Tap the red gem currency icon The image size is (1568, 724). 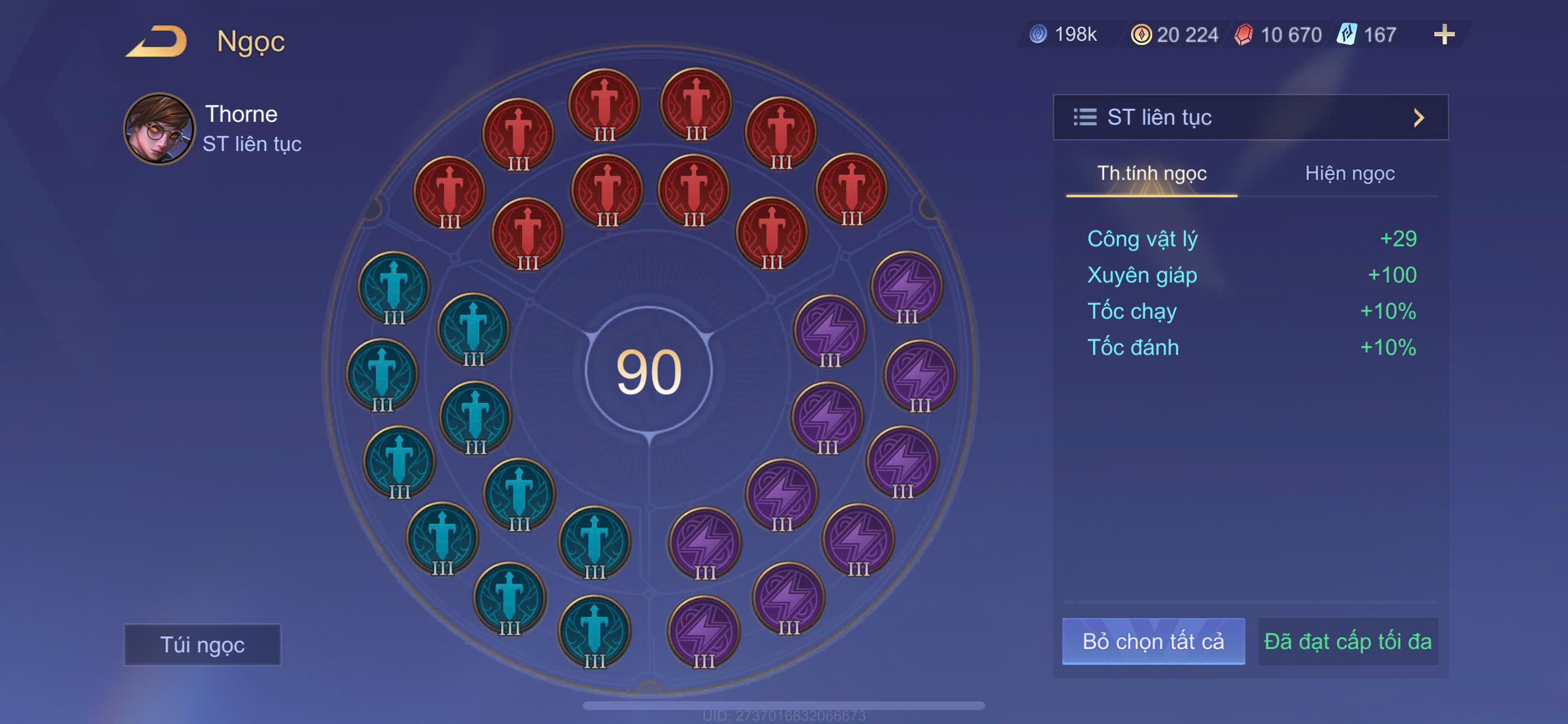tap(1244, 34)
